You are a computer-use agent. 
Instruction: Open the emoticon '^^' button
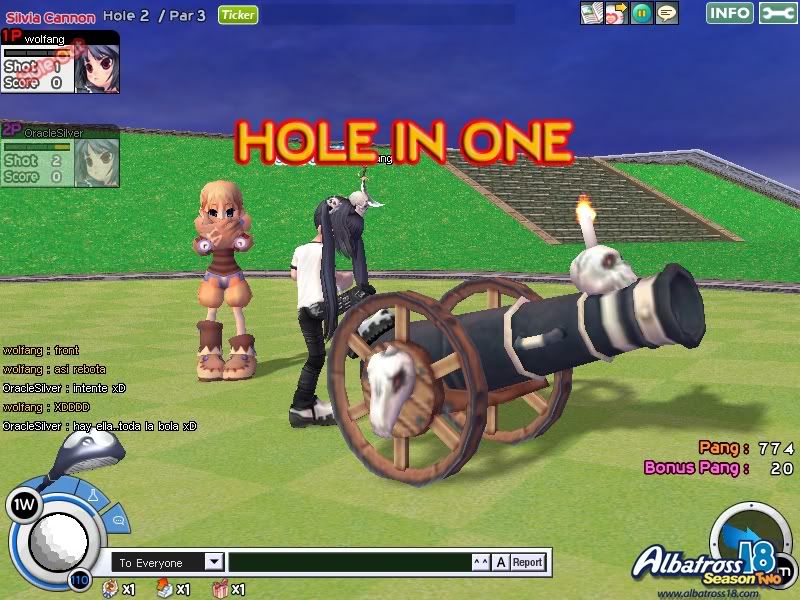pos(482,562)
